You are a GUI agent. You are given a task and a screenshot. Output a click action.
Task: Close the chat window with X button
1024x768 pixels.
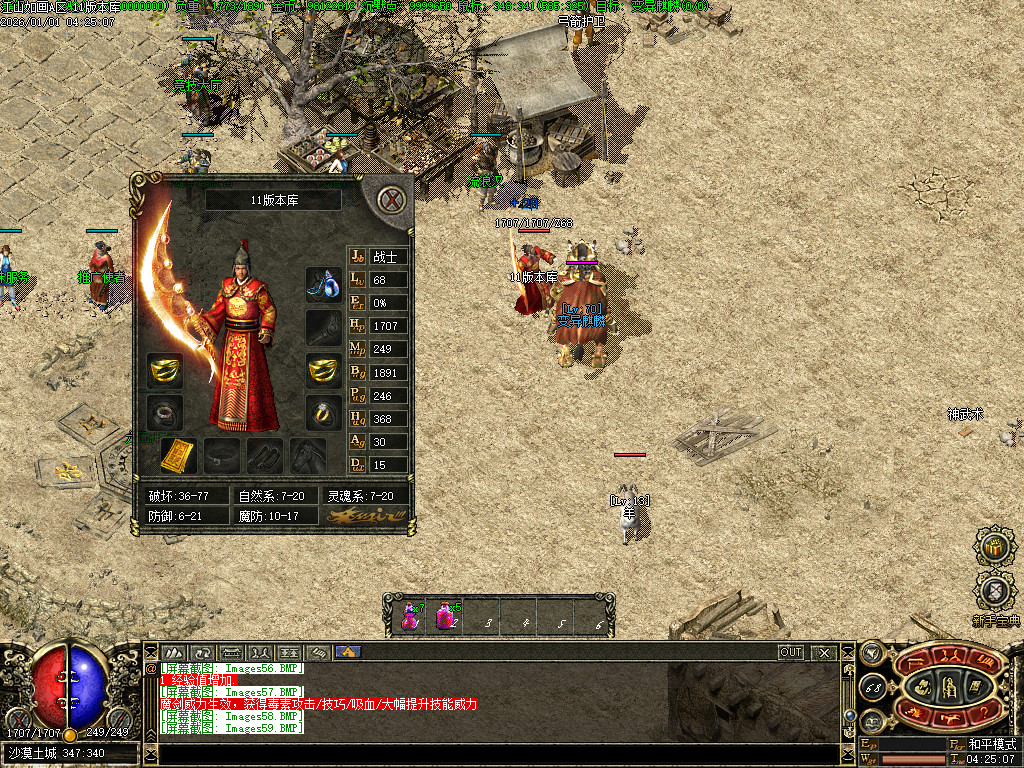click(x=824, y=652)
